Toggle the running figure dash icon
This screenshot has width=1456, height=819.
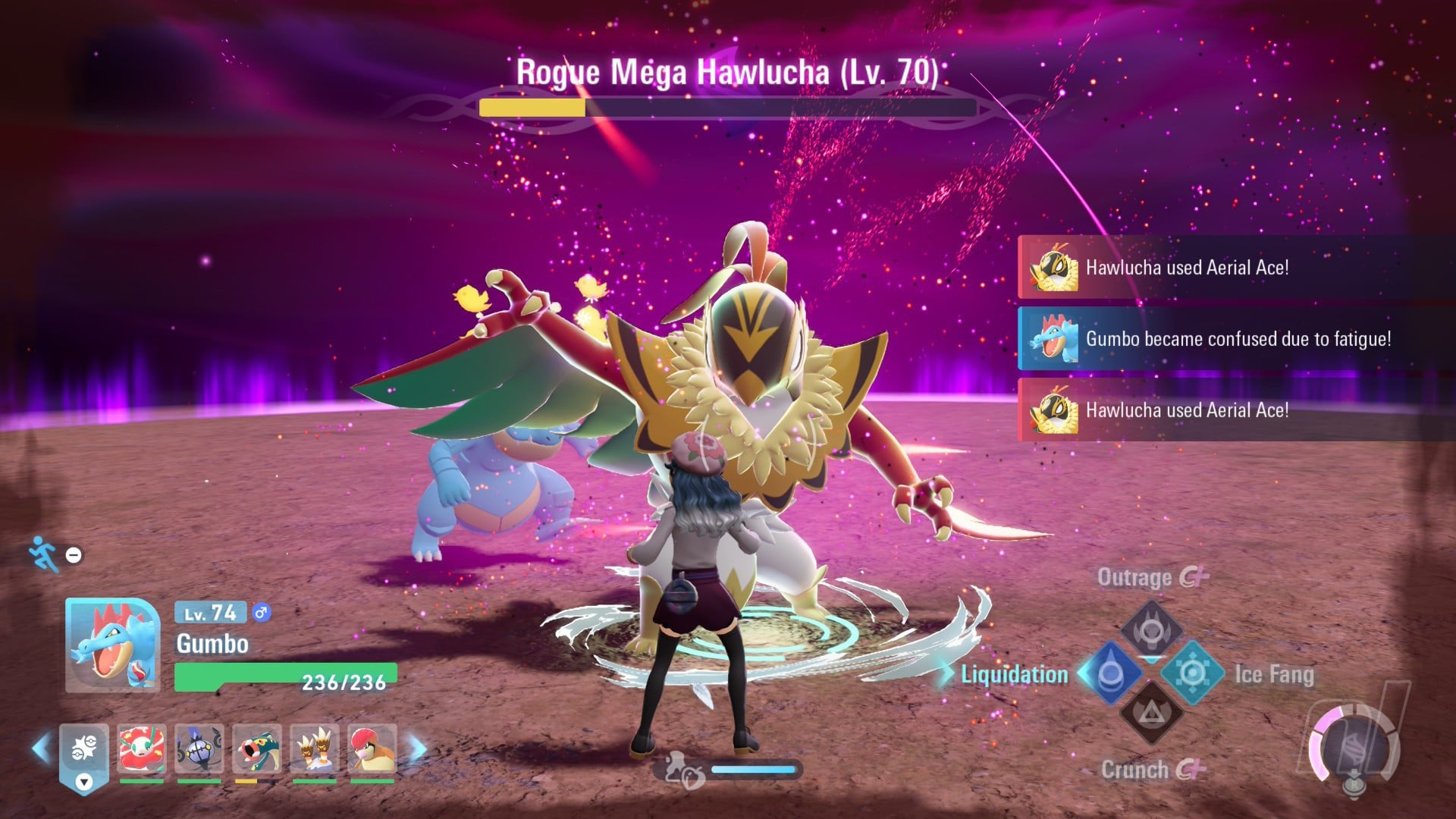coord(44,554)
